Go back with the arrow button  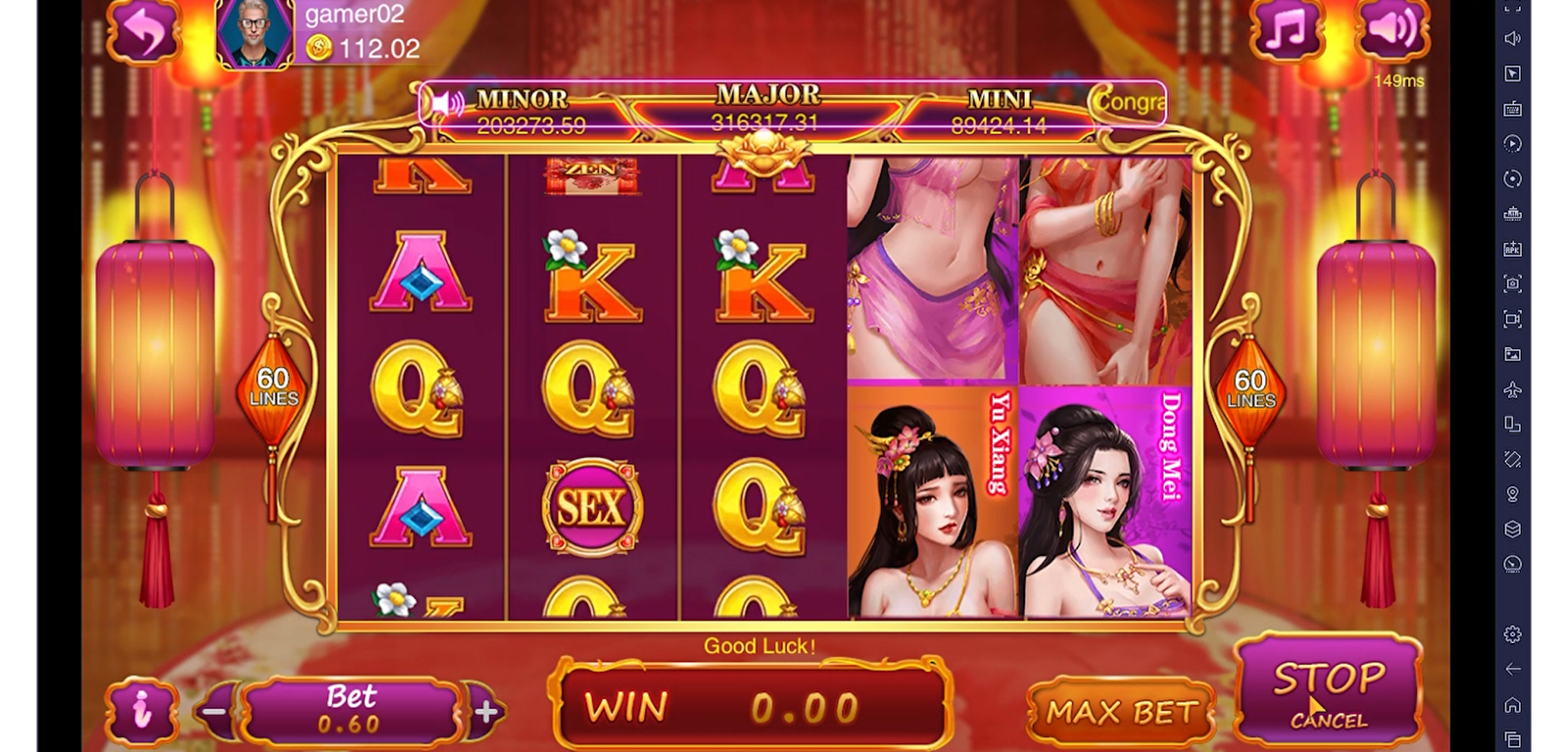[x=143, y=32]
